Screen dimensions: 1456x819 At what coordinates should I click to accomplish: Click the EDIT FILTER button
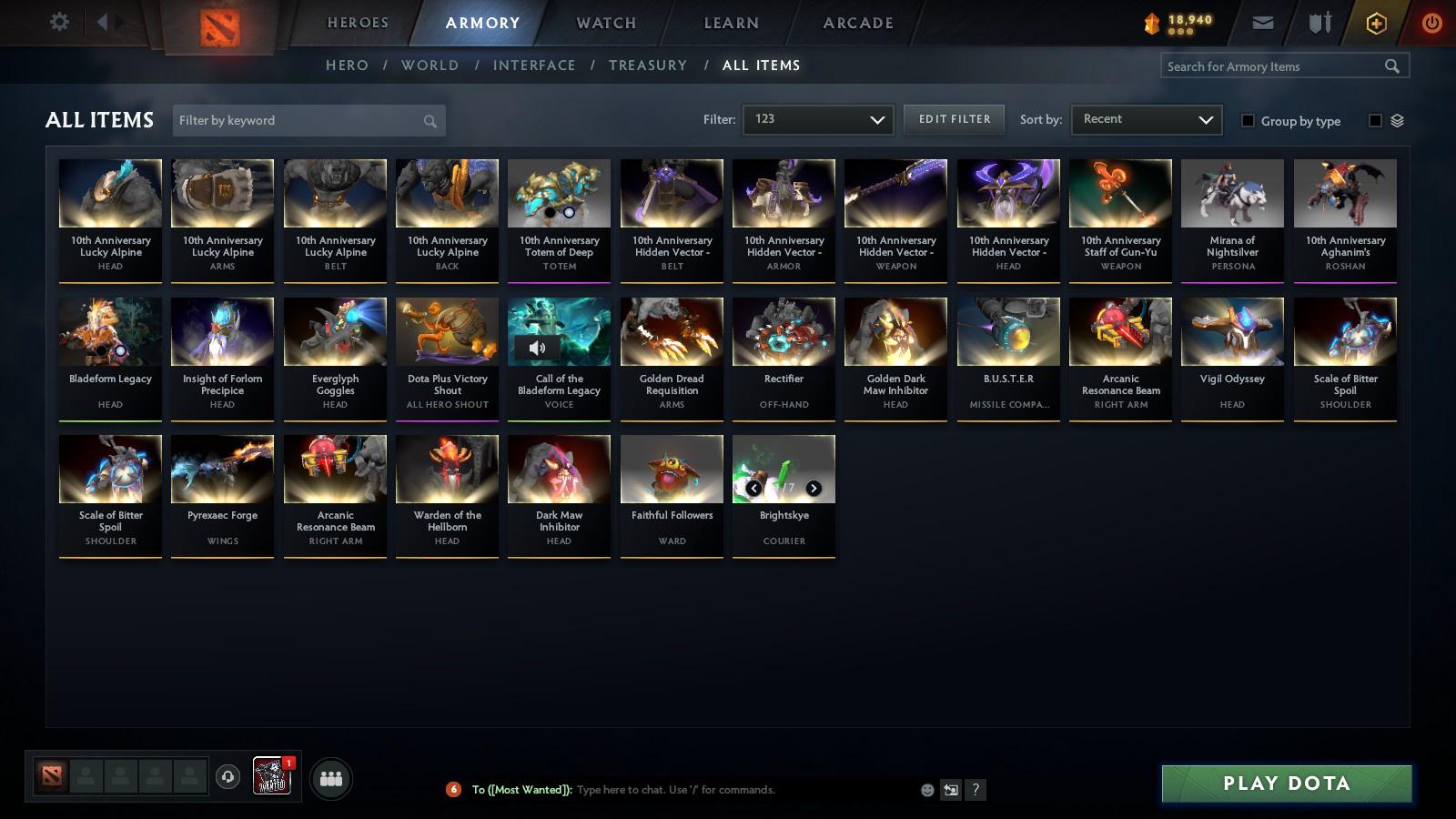[x=954, y=118]
